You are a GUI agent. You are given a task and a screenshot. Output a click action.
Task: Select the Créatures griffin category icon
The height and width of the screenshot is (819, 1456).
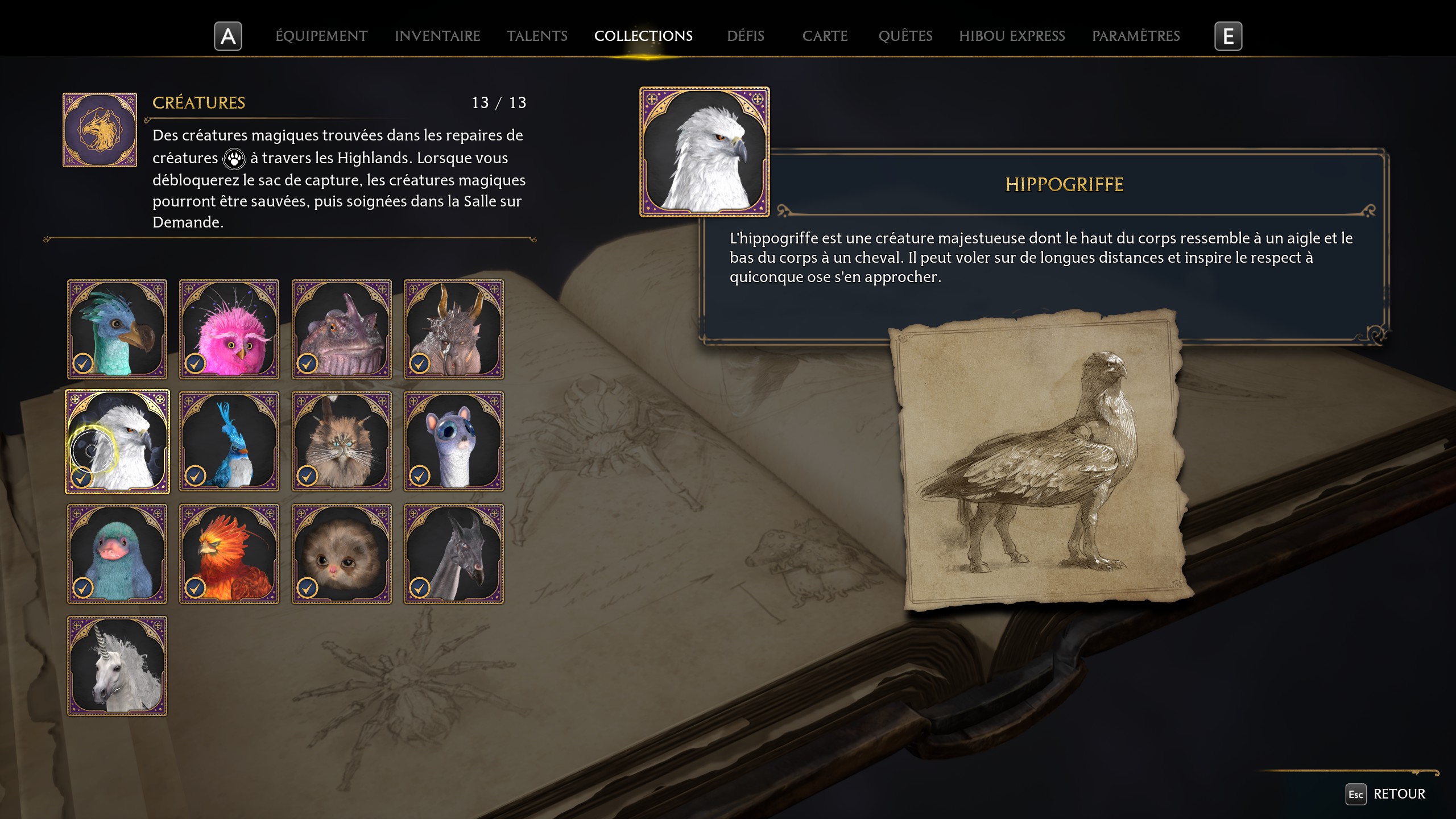(100, 129)
